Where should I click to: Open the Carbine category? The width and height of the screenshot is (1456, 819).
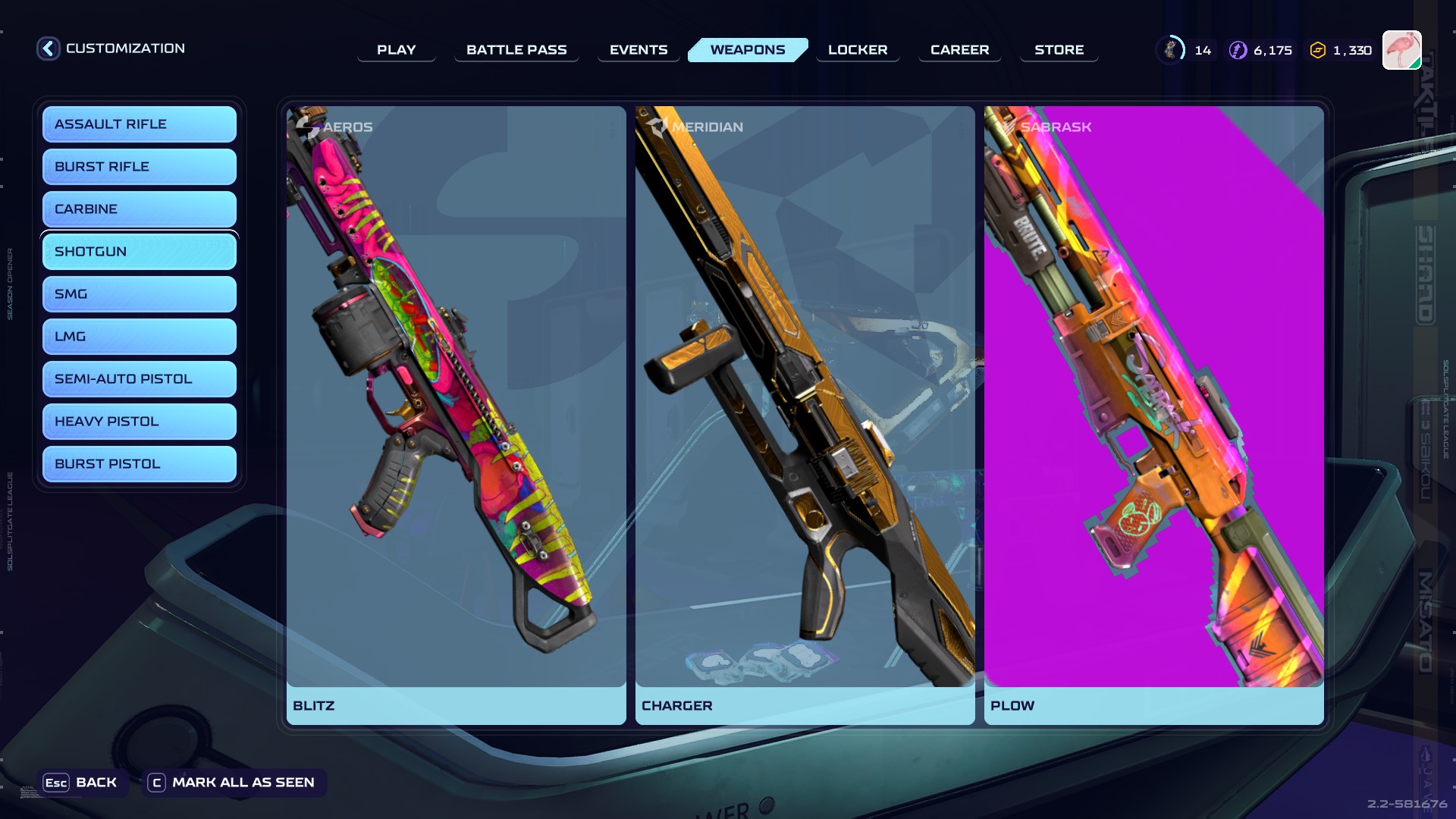click(x=140, y=209)
